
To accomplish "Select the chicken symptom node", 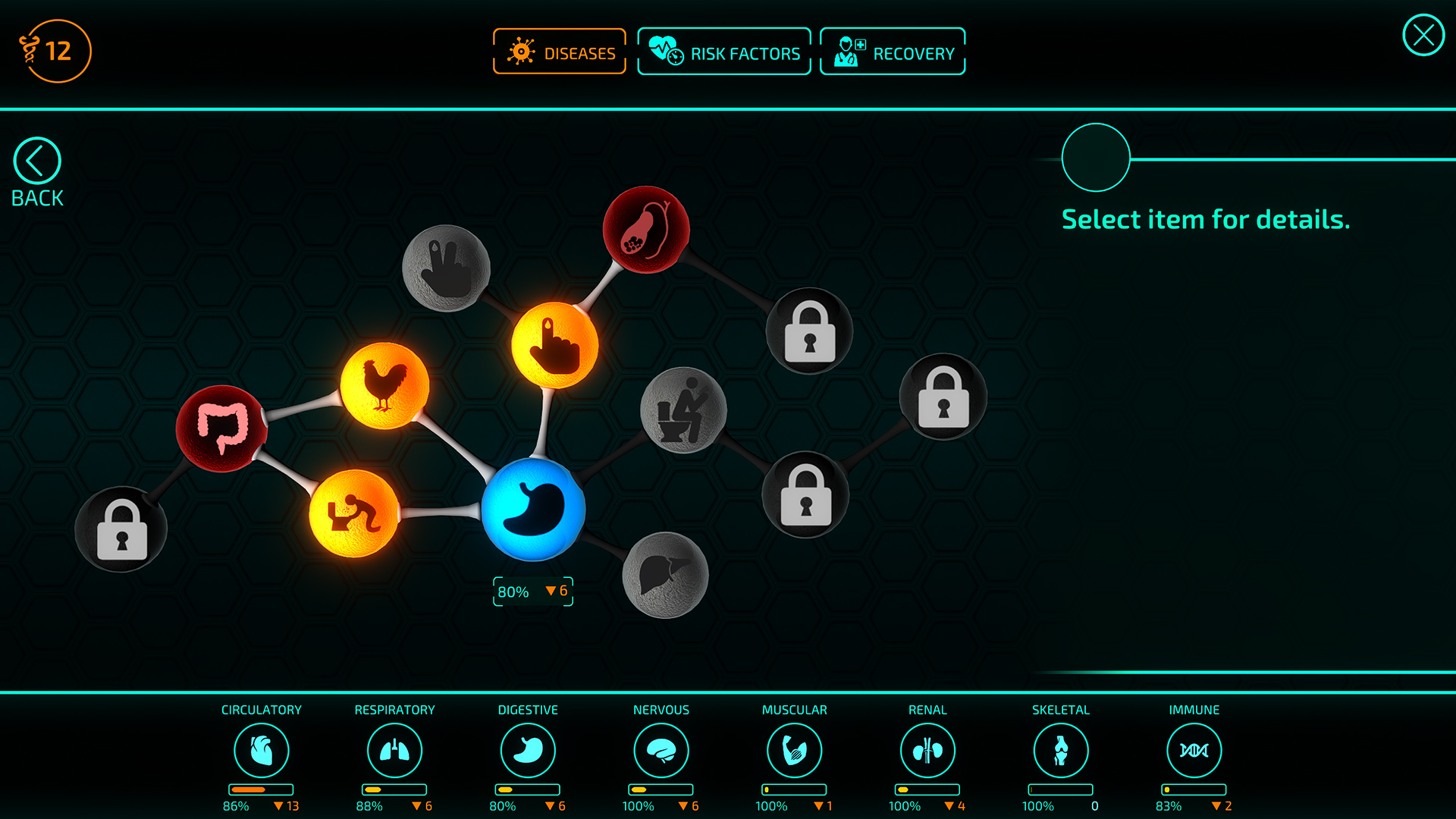I will point(387,385).
